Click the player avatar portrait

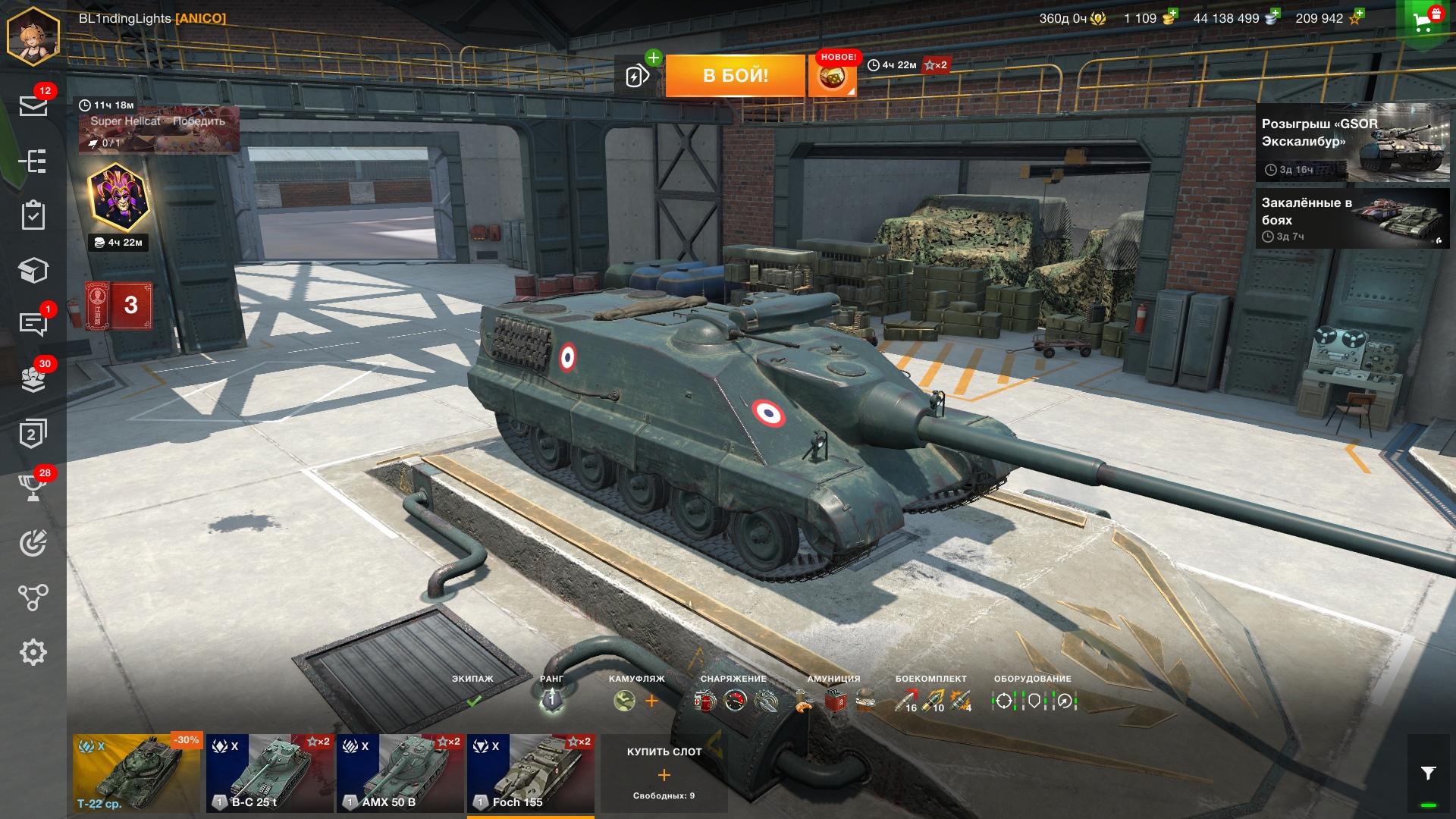(x=33, y=36)
